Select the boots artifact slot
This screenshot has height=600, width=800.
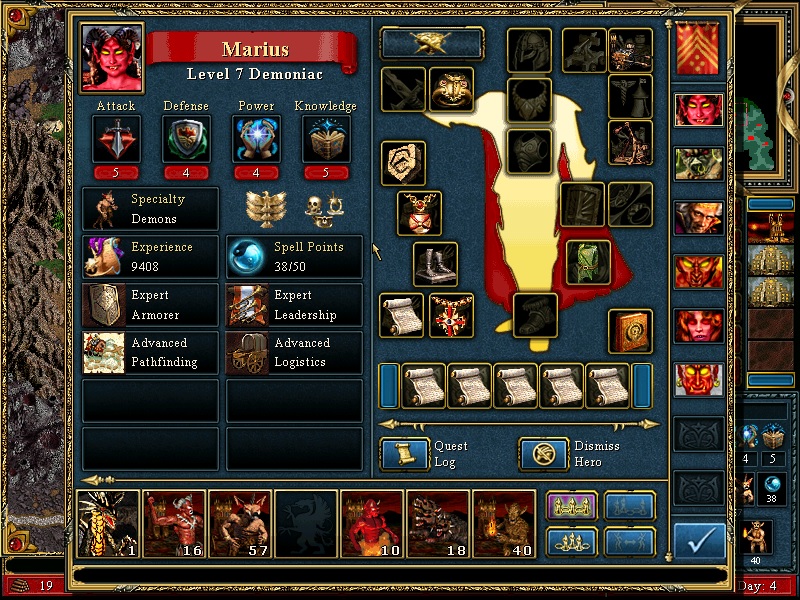coord(436,265)
